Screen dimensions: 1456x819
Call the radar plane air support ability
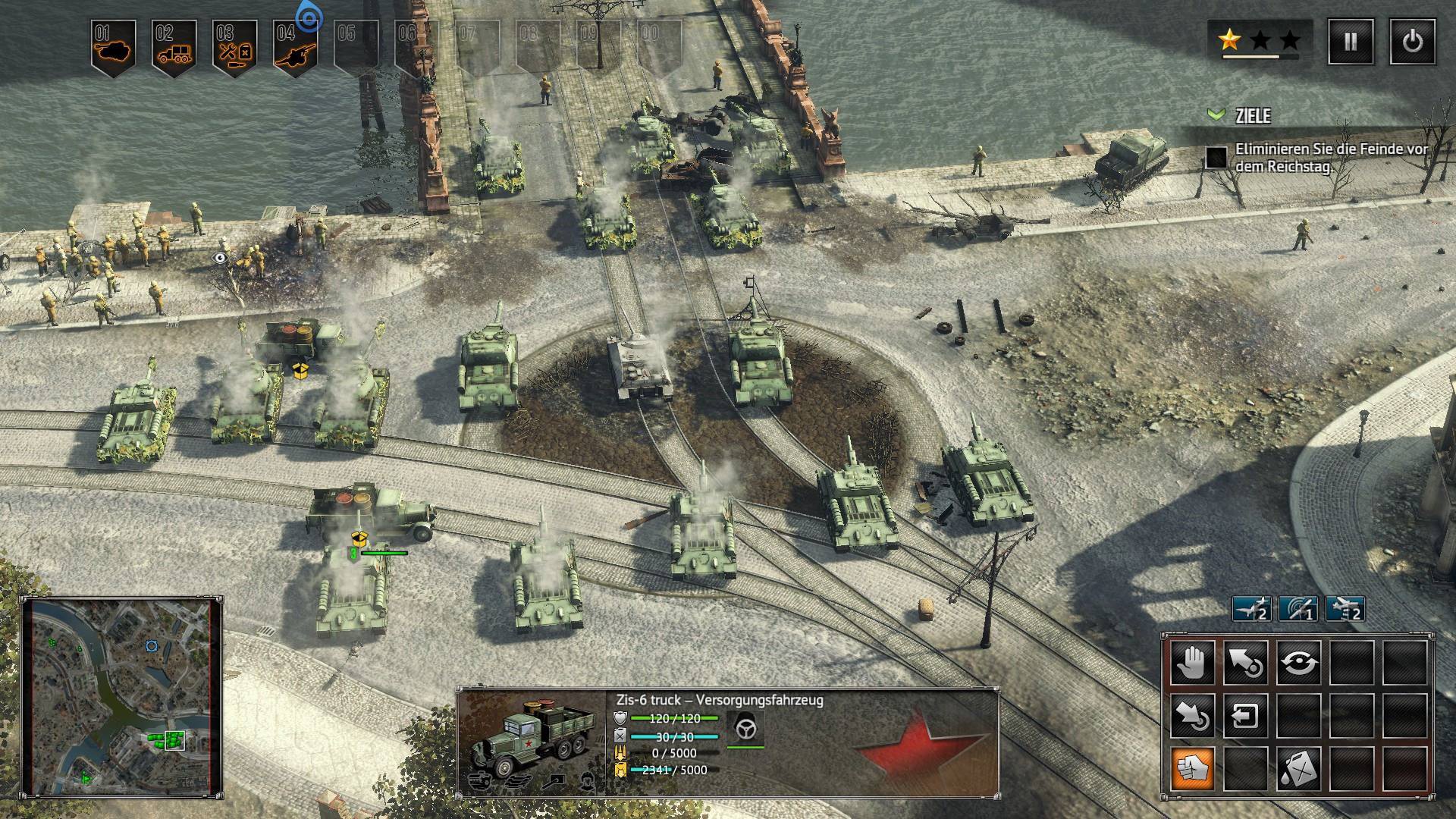pyautogui.click(x=1298, y=609)
